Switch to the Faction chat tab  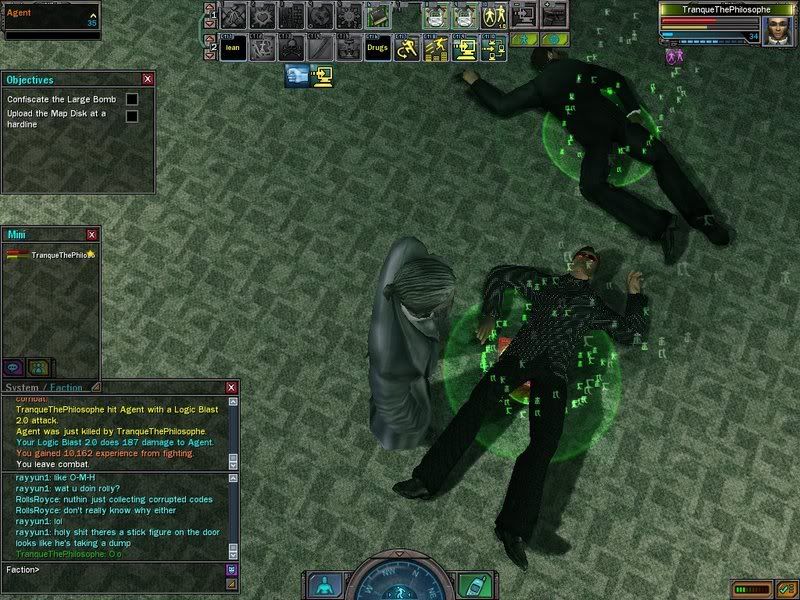66,387
